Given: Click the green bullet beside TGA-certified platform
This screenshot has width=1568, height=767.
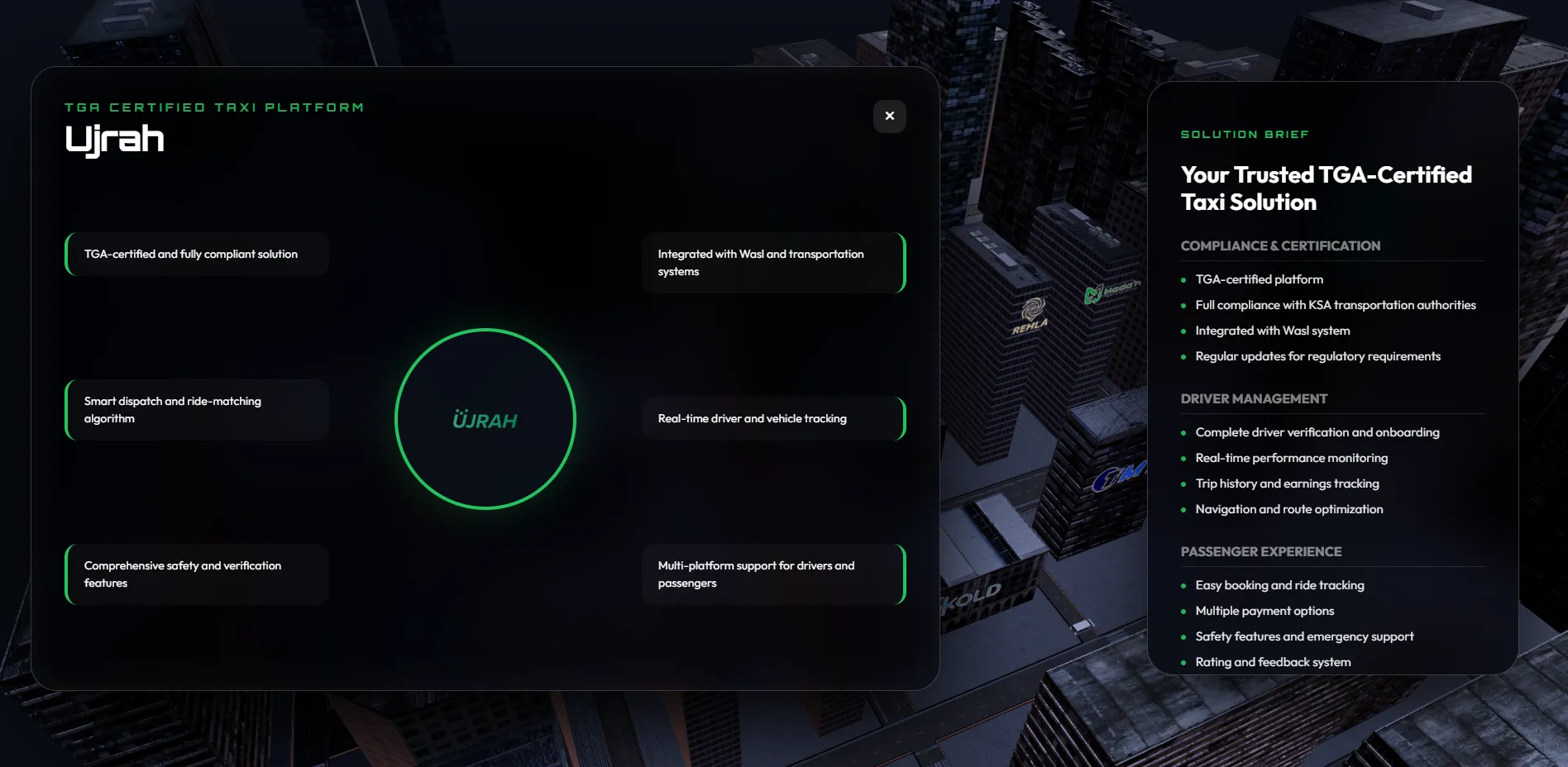Looking at the screenshot, I should pos(1184,280).
